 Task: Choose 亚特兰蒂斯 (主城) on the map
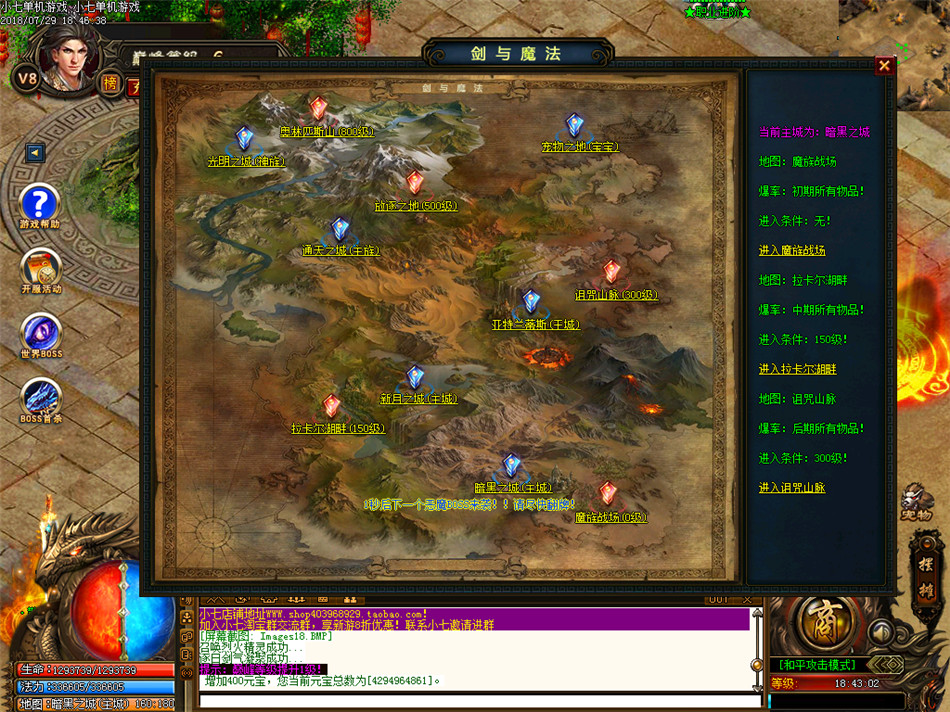click(531, 302)
